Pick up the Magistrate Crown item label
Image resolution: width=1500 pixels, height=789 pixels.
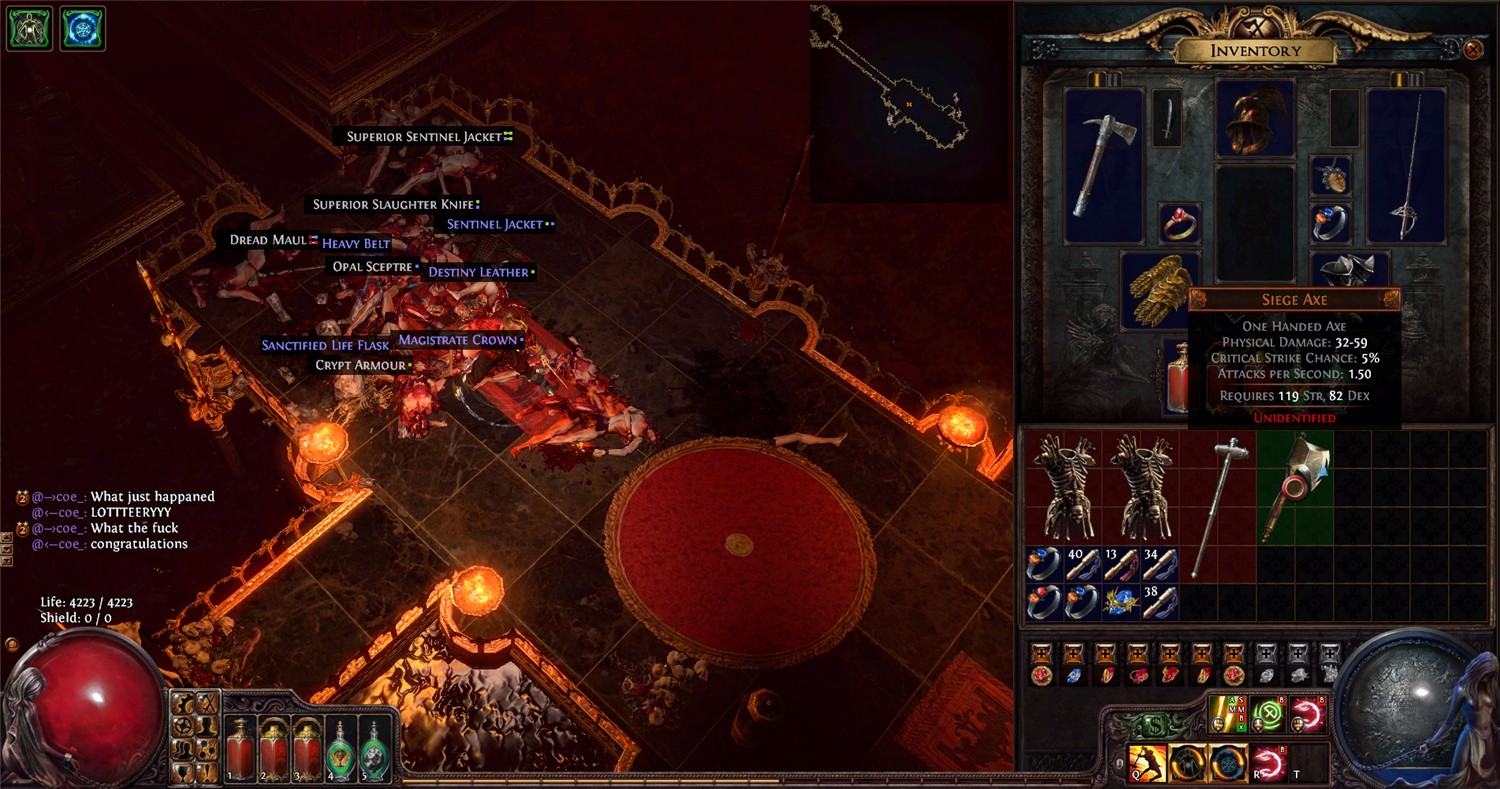[x=457, y=340]
